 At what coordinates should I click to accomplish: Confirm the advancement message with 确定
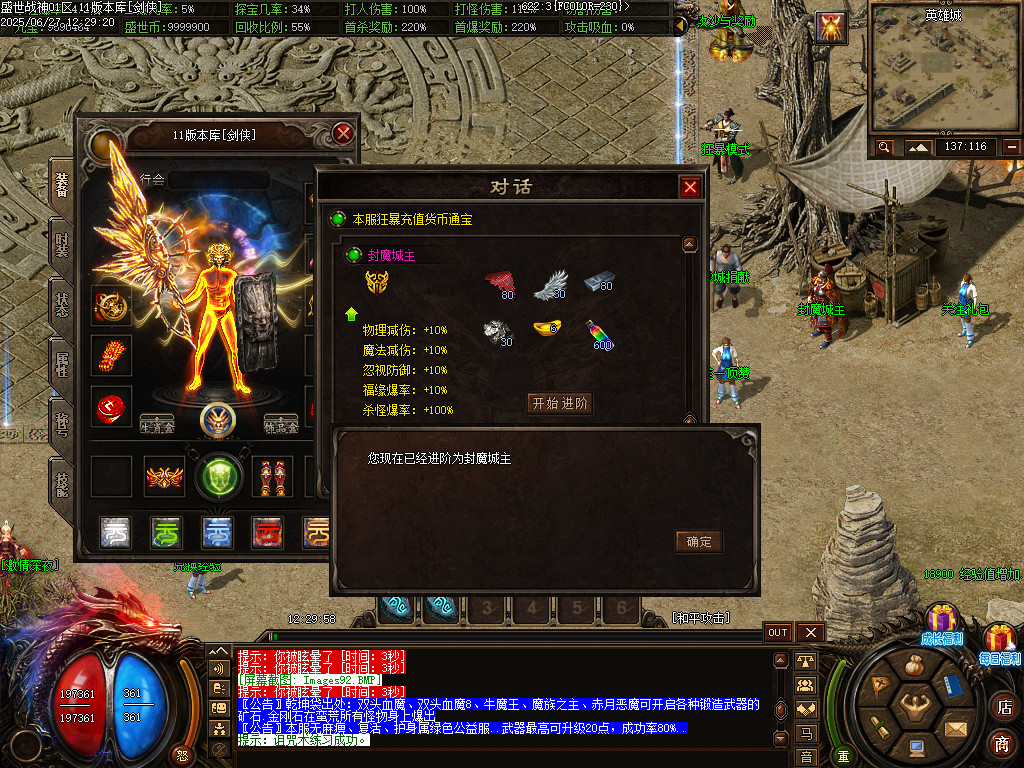point(698,542)
